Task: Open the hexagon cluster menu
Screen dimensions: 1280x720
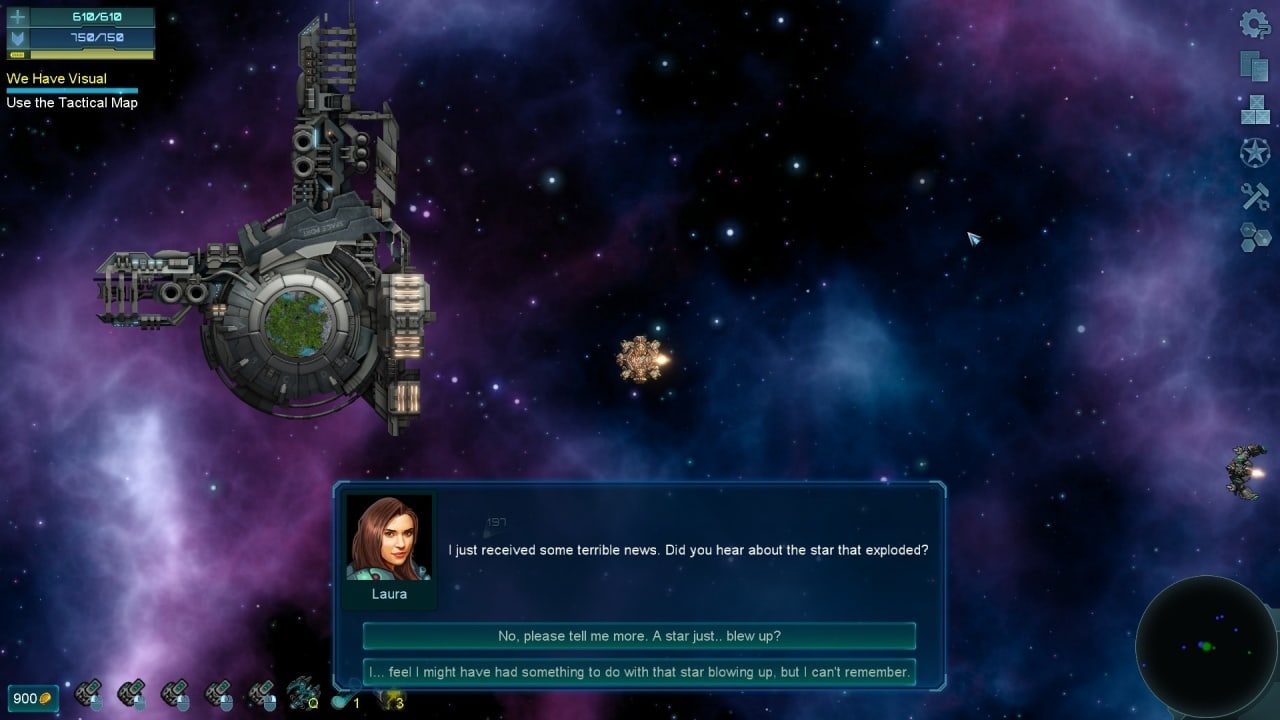Action: click(1255, 237)
